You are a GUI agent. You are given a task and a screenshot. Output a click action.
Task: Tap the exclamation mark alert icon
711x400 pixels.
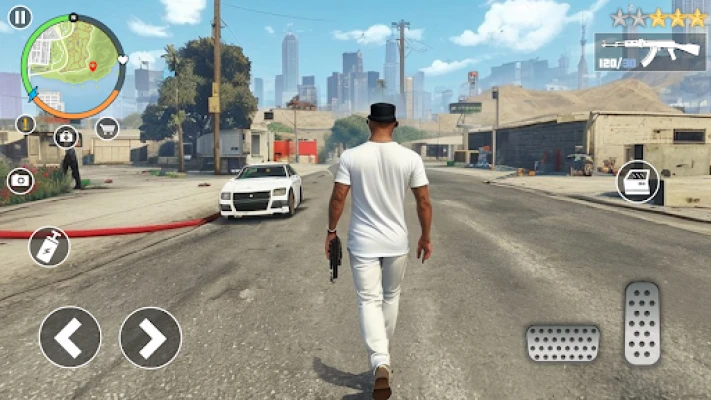point(26,125)
